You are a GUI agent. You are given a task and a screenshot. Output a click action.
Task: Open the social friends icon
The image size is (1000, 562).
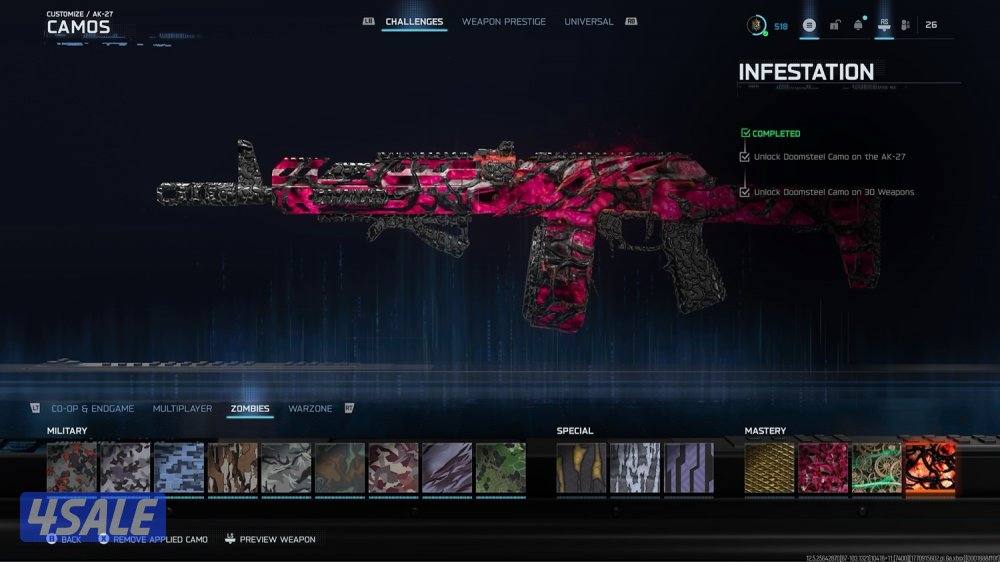(905, 25)
